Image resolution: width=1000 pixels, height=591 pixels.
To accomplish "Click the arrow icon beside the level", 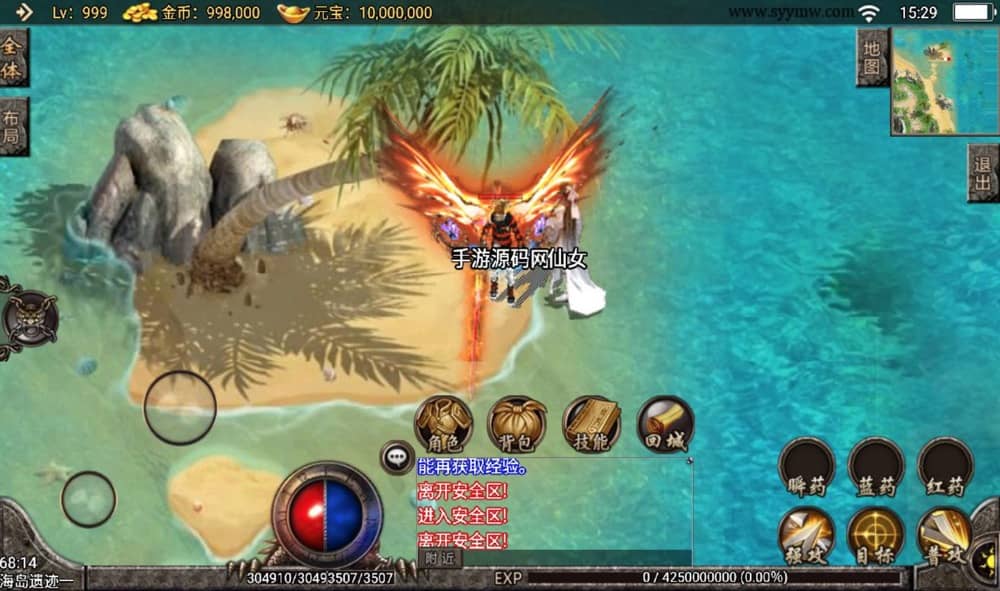I will pyautogui.click(x=24, y=12).
